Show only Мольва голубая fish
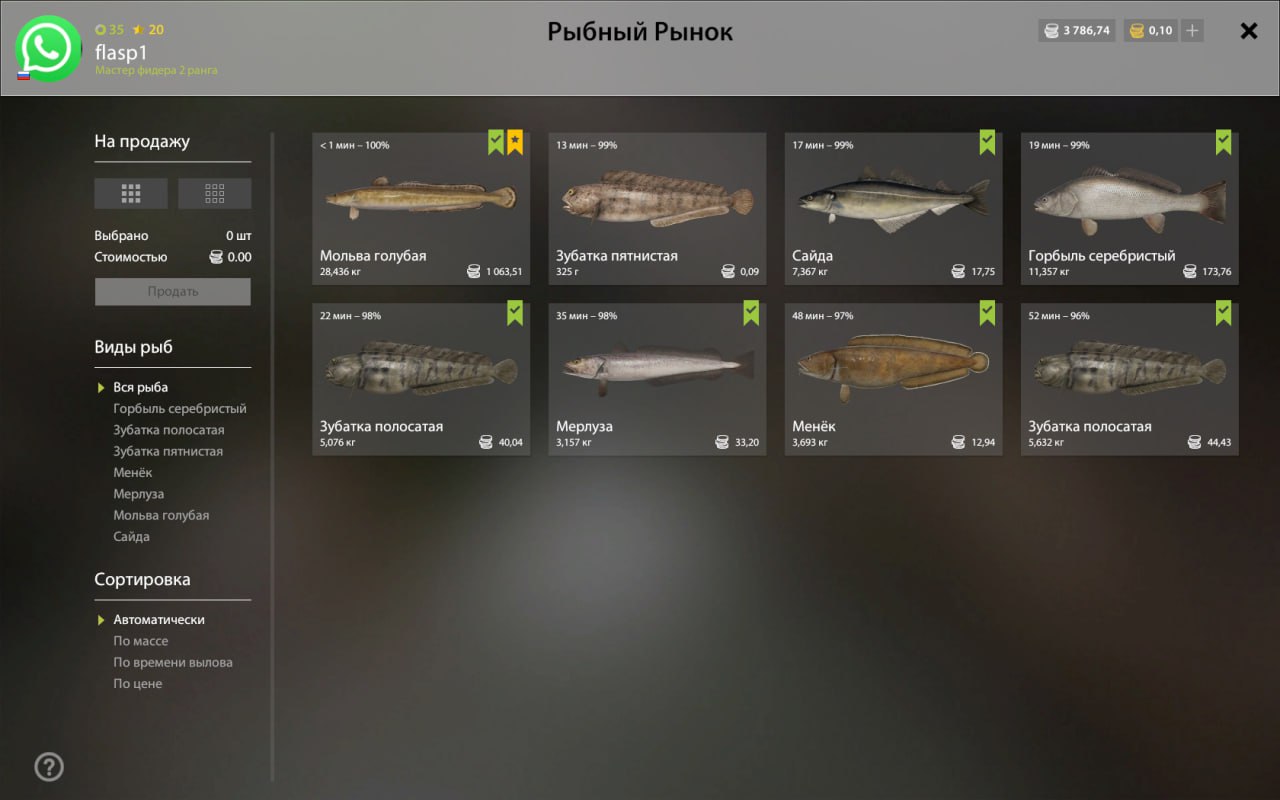This screenshot has height=800, width=1280. [x=161, y=516]
